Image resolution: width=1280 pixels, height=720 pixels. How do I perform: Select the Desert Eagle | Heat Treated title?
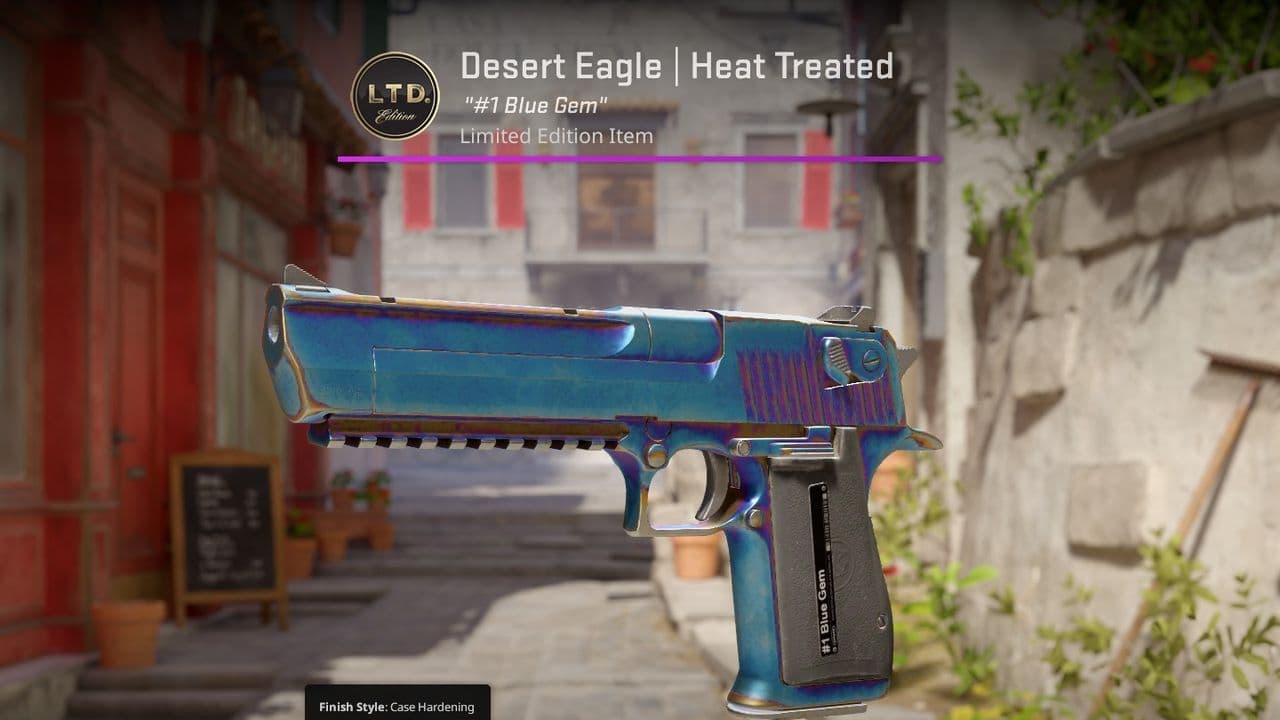click(678, 68)
